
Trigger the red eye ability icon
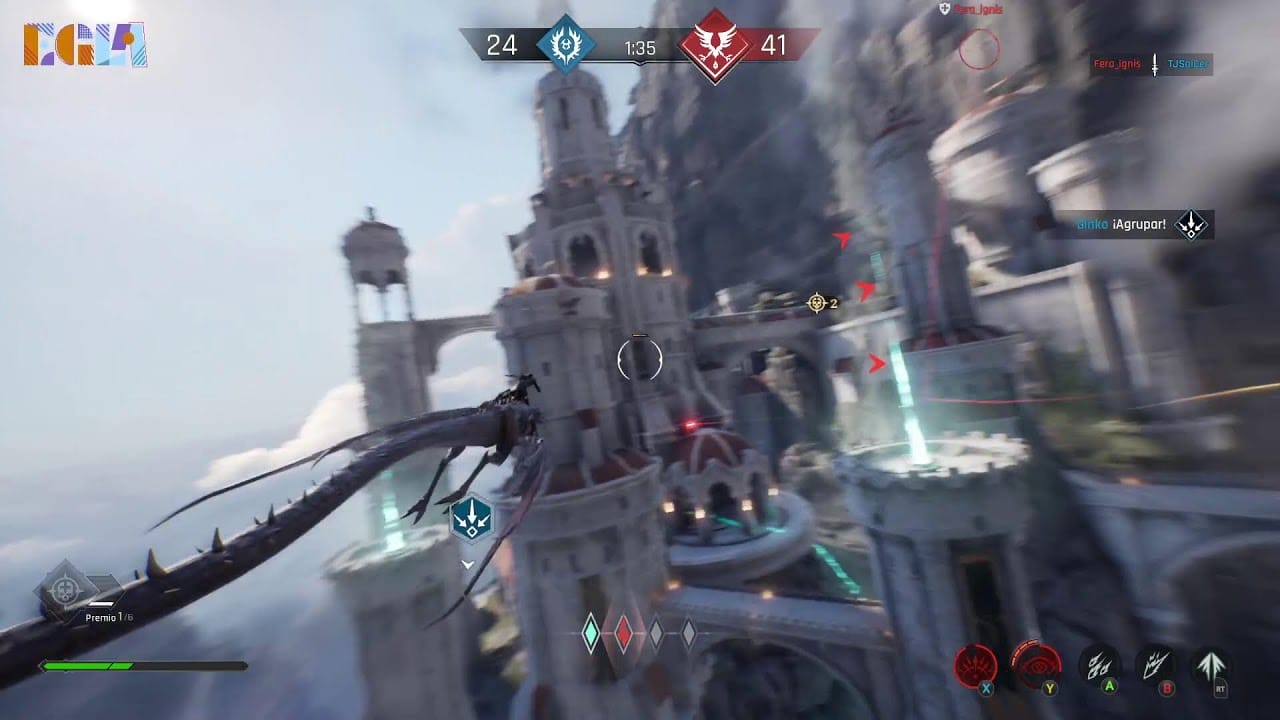[1035, 662]
